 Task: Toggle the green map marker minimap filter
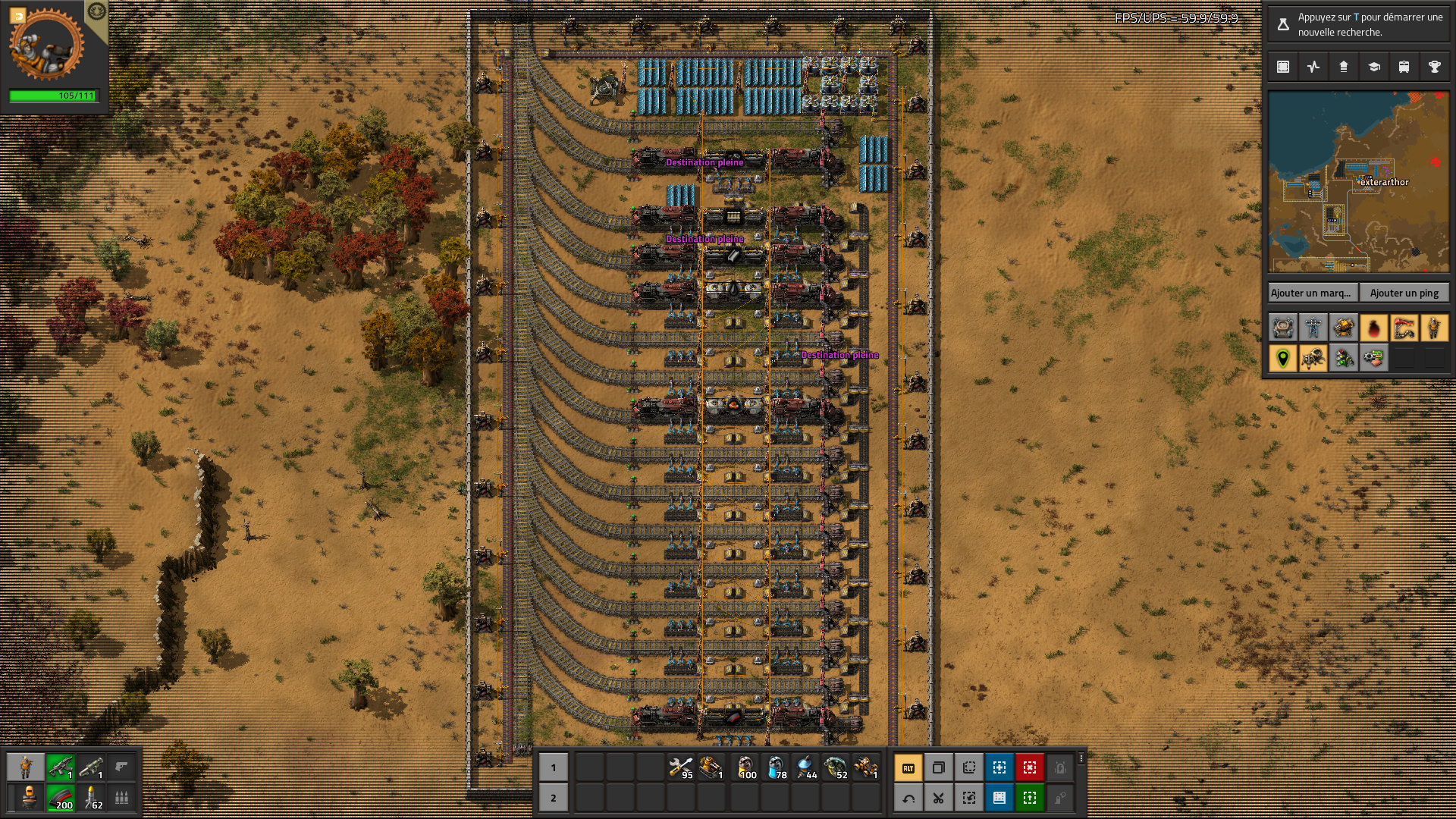point(1283,358)
